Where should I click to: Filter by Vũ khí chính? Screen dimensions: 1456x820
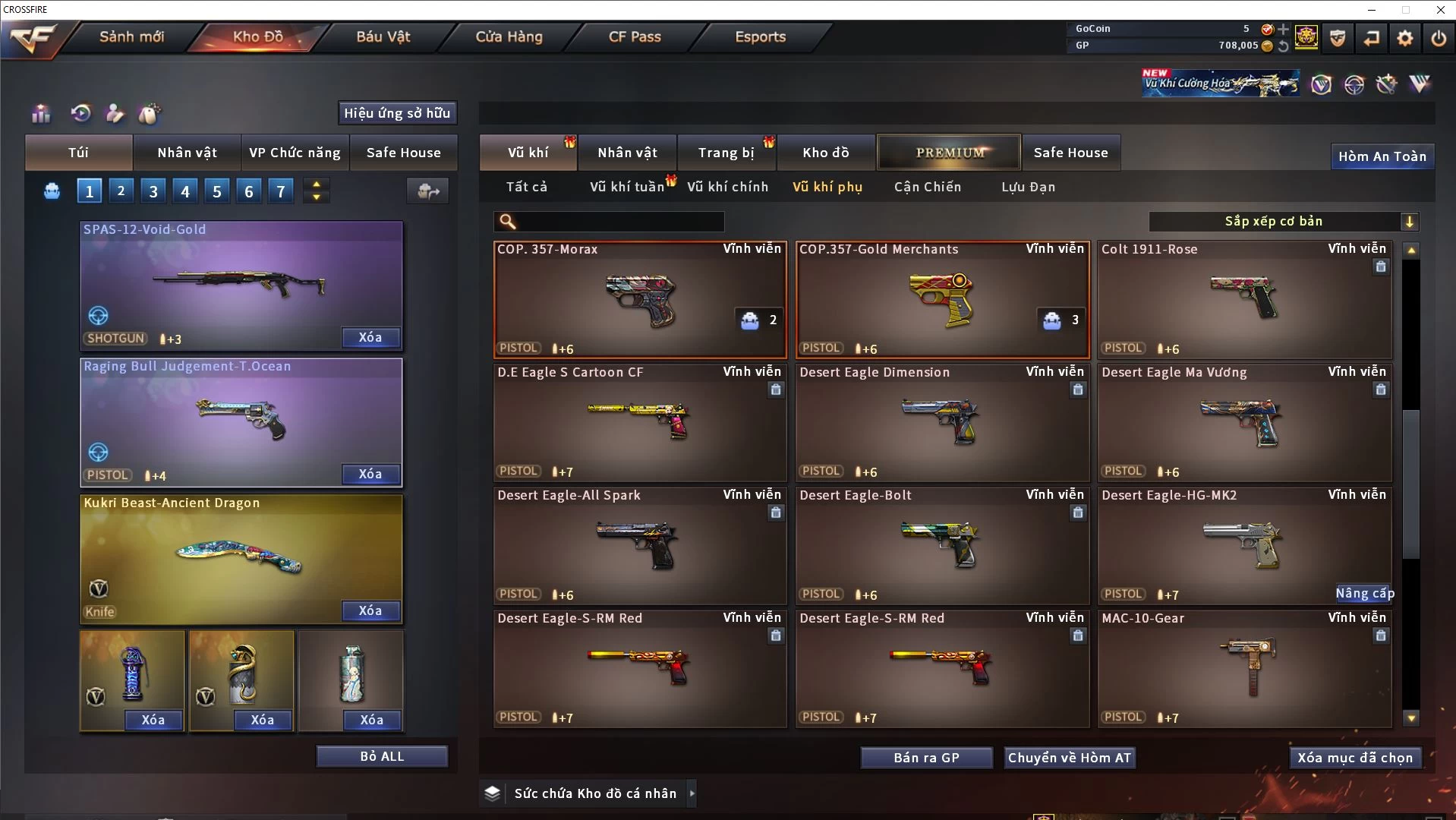pos(727,187)
